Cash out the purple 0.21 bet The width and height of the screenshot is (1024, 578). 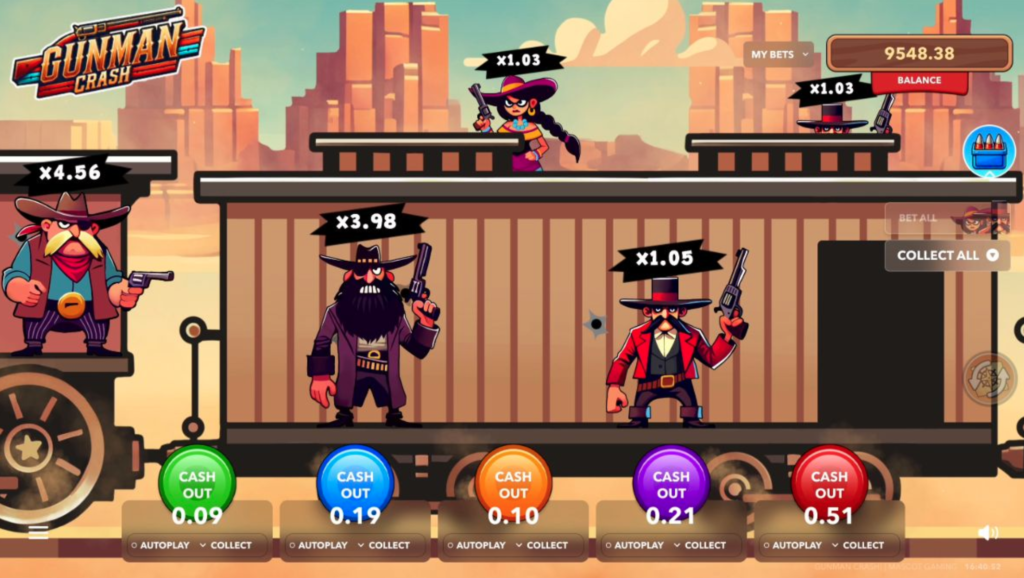point(671,484)
